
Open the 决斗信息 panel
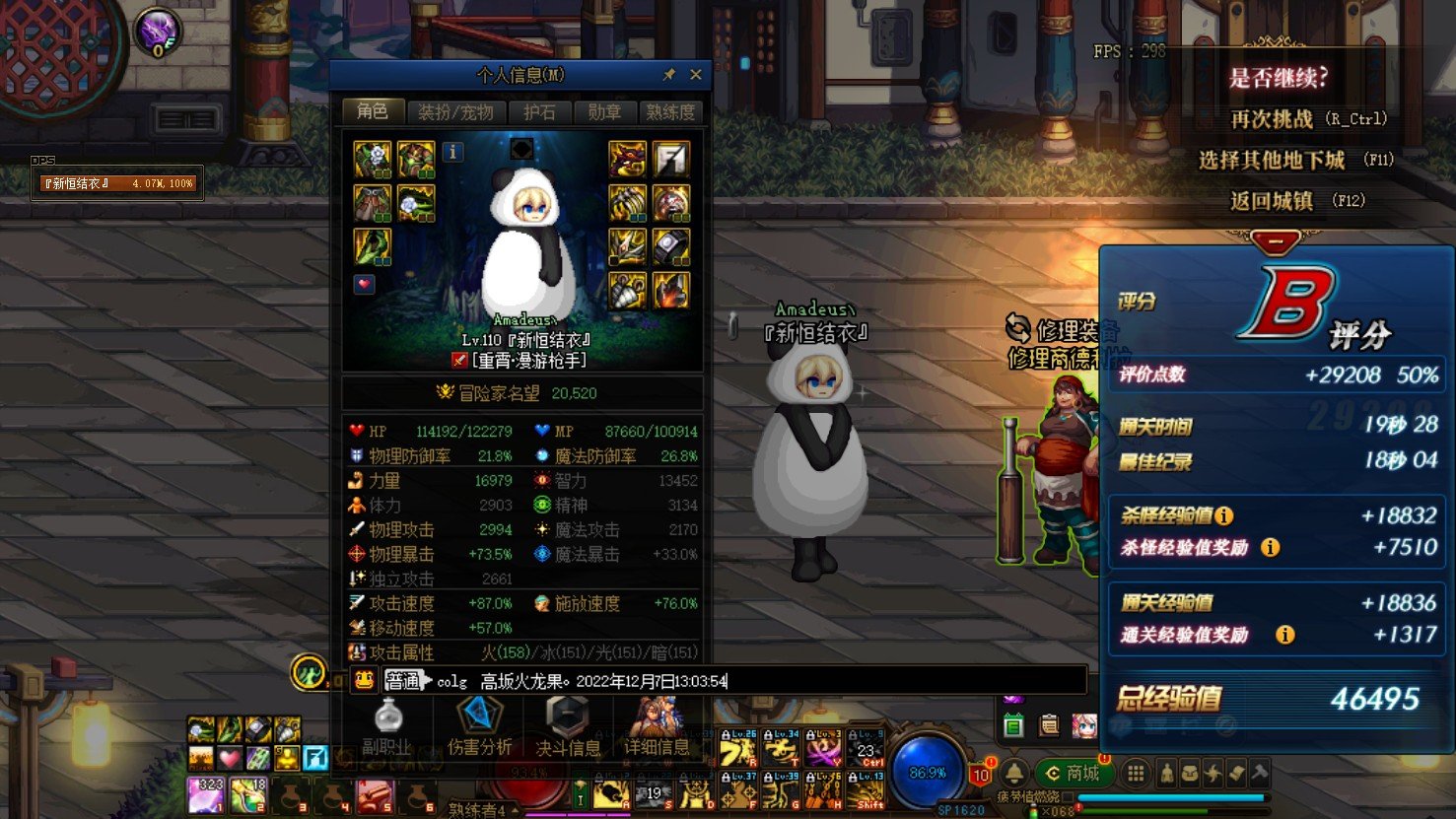point(568,728)
